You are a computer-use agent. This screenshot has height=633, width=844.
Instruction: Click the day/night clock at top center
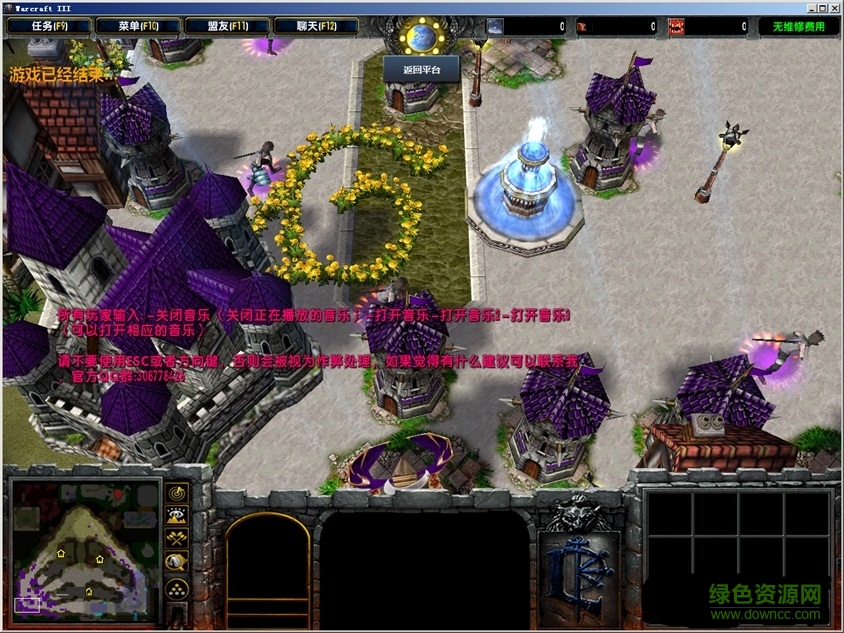420,38
